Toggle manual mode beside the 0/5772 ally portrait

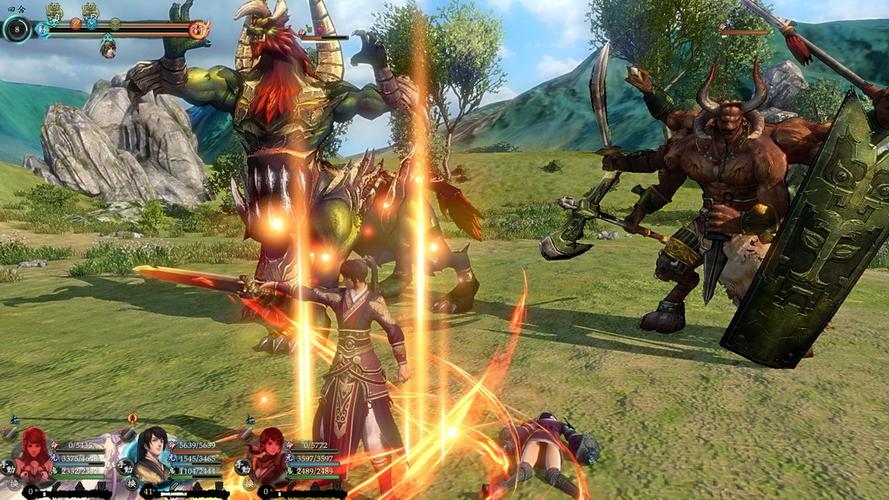pos(244,466)
